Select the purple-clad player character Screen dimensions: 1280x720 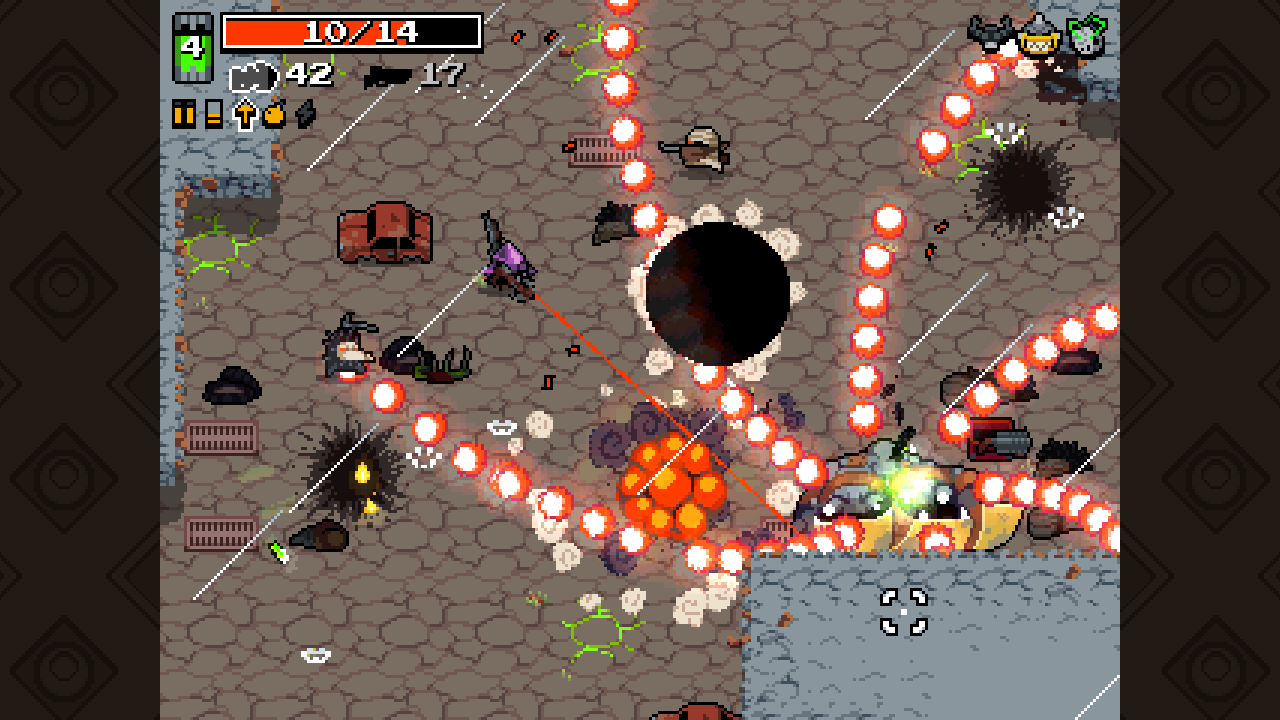coord(507,265)
